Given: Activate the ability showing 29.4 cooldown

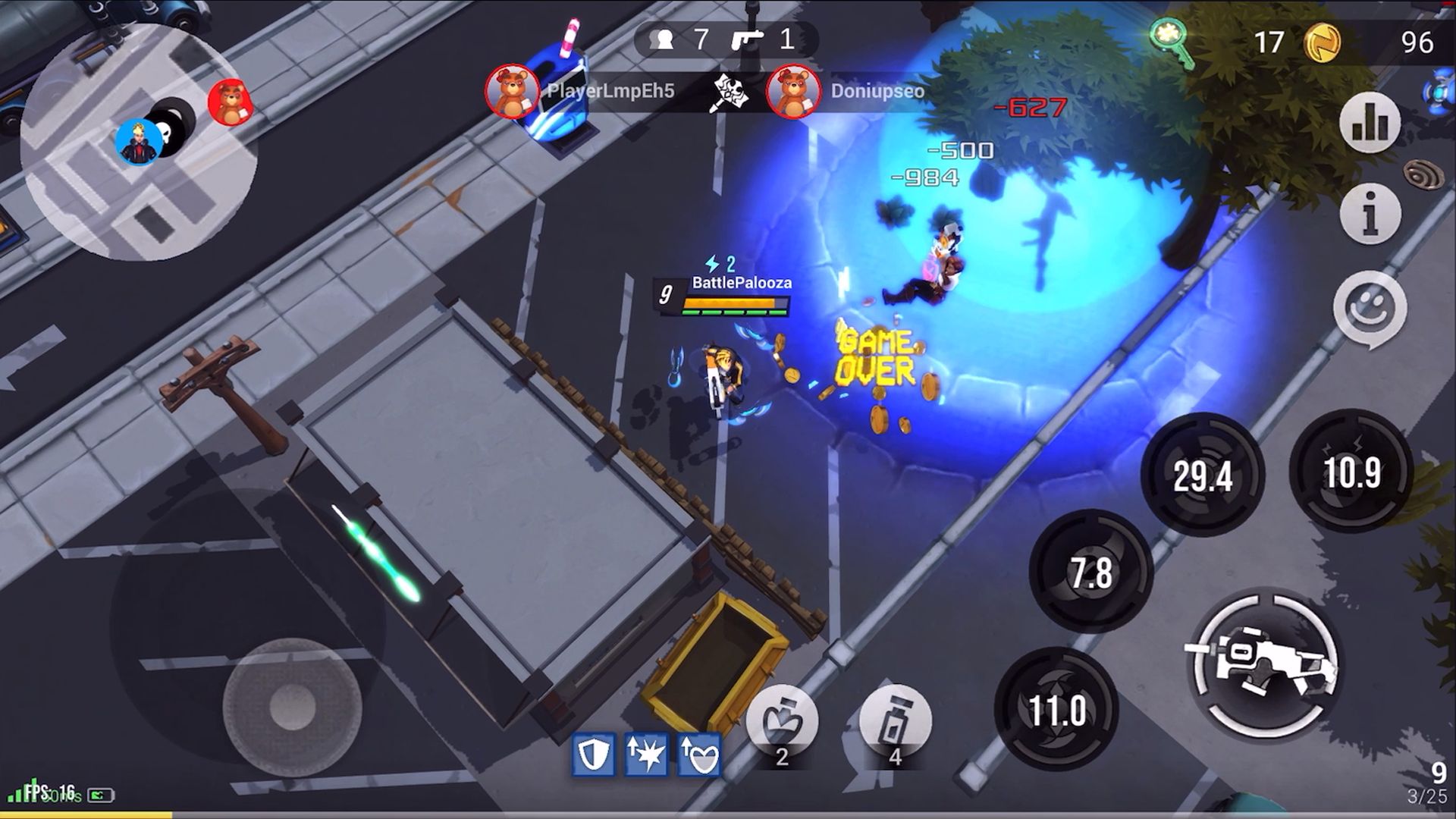Looking at the screenshot, I should (x=1203, y=475).
